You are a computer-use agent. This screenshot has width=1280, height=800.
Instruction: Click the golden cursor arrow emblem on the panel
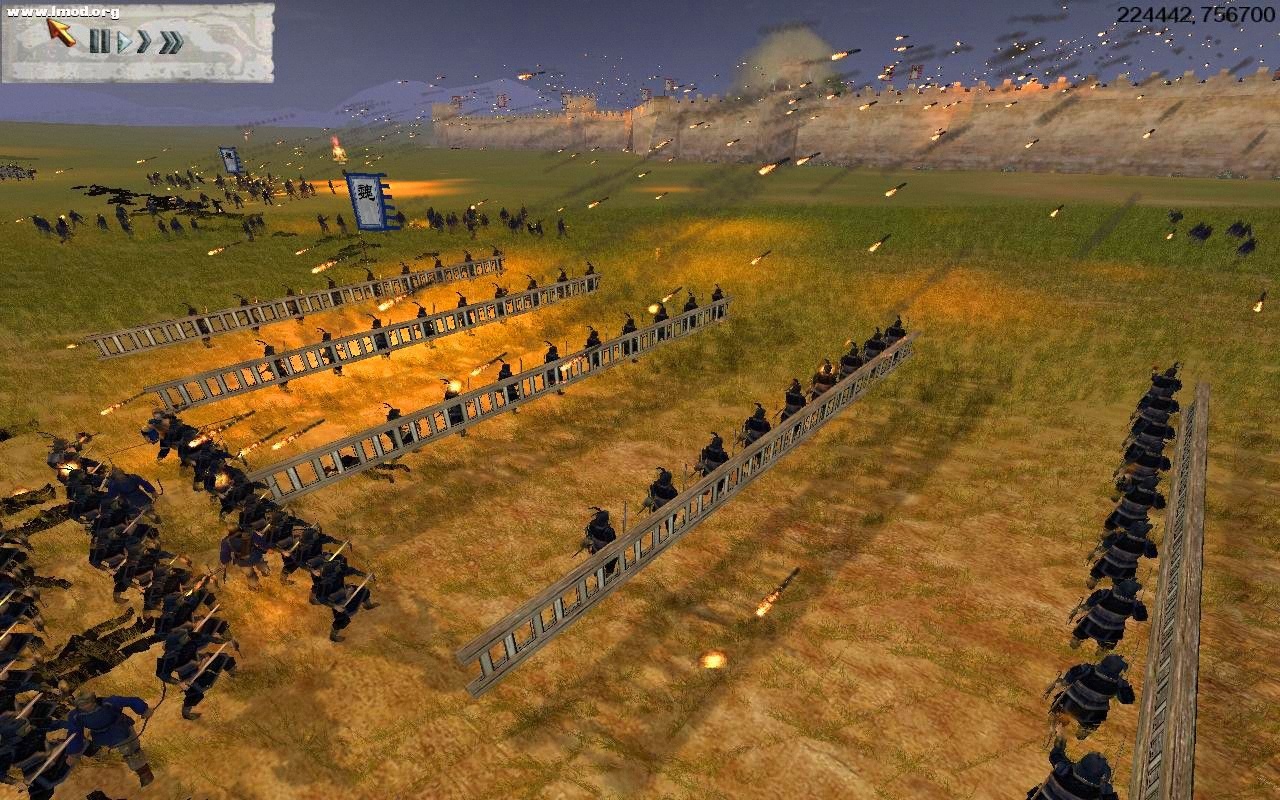(x=62, y=32)
